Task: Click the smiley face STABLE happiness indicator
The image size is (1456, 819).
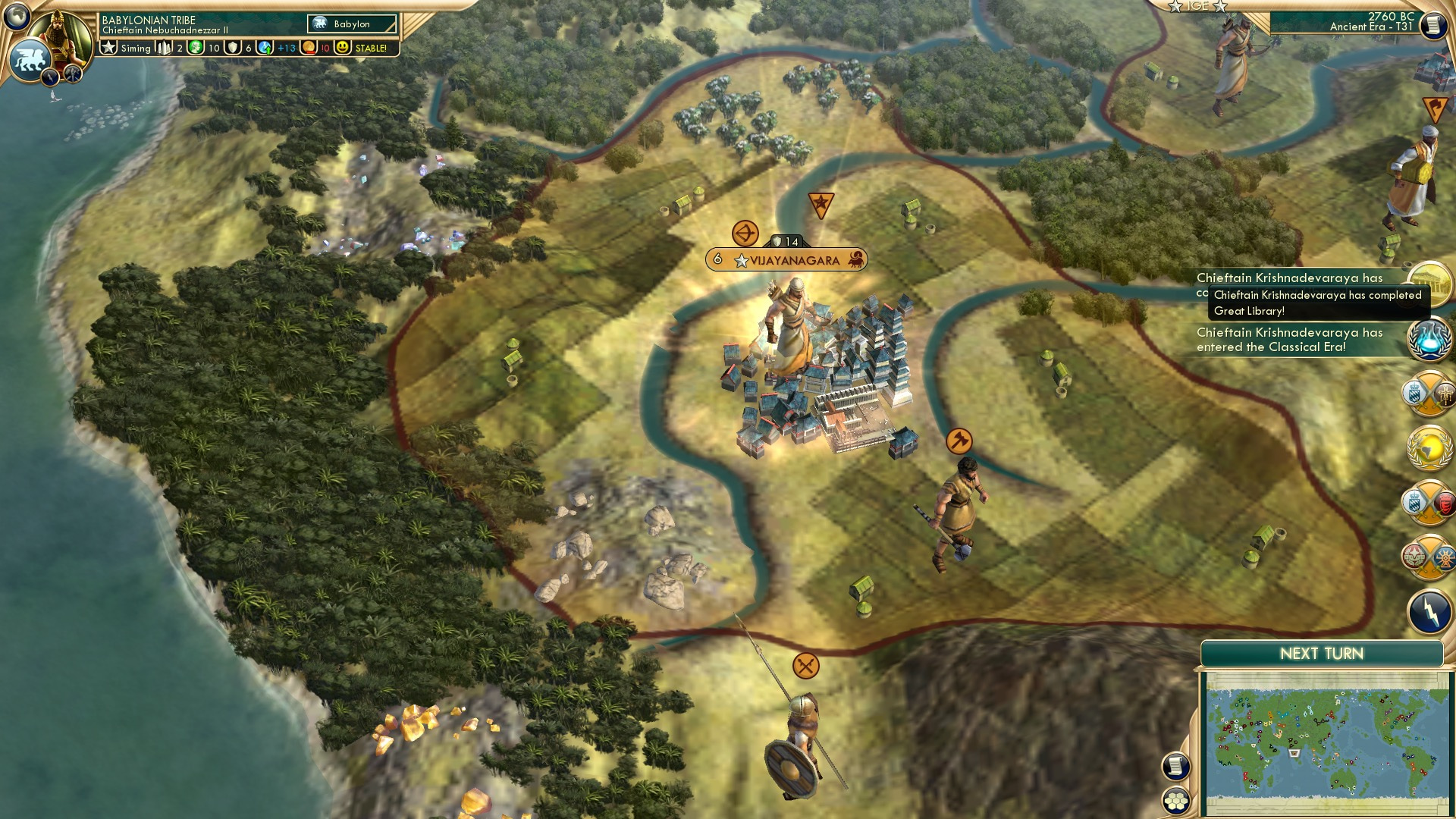Action: click(343, 47)
